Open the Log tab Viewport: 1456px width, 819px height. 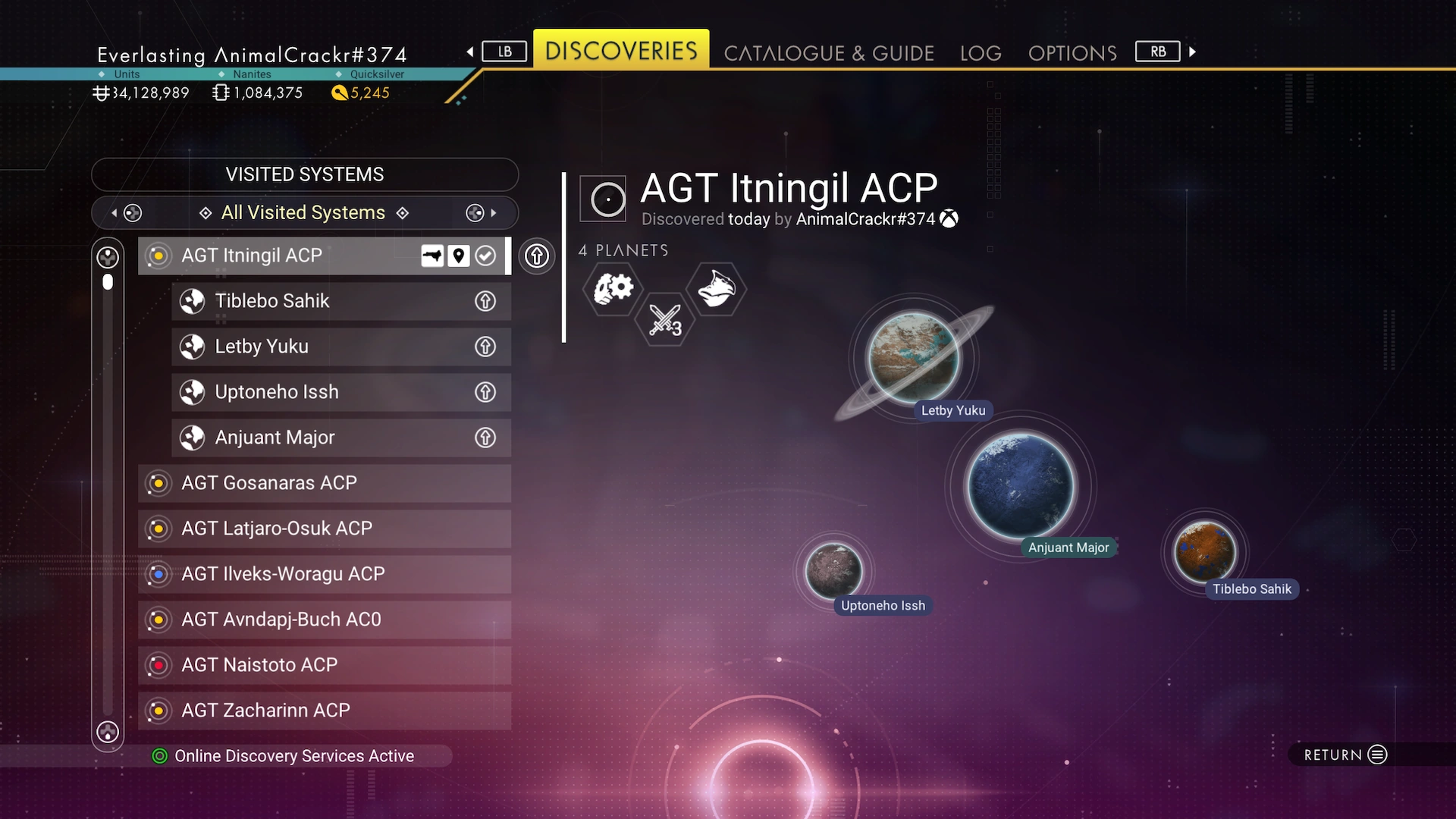(980, 53)
